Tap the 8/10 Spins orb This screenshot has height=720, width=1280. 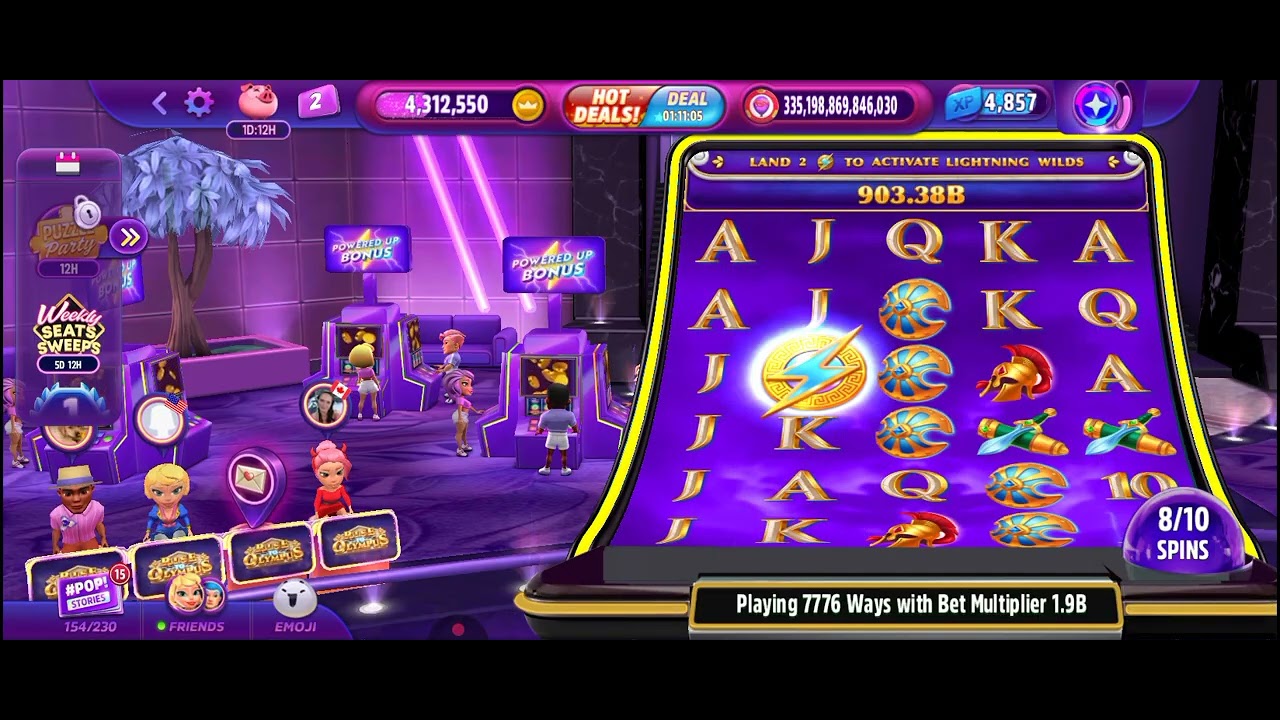pyautogui.click(x=1183, y=534)
